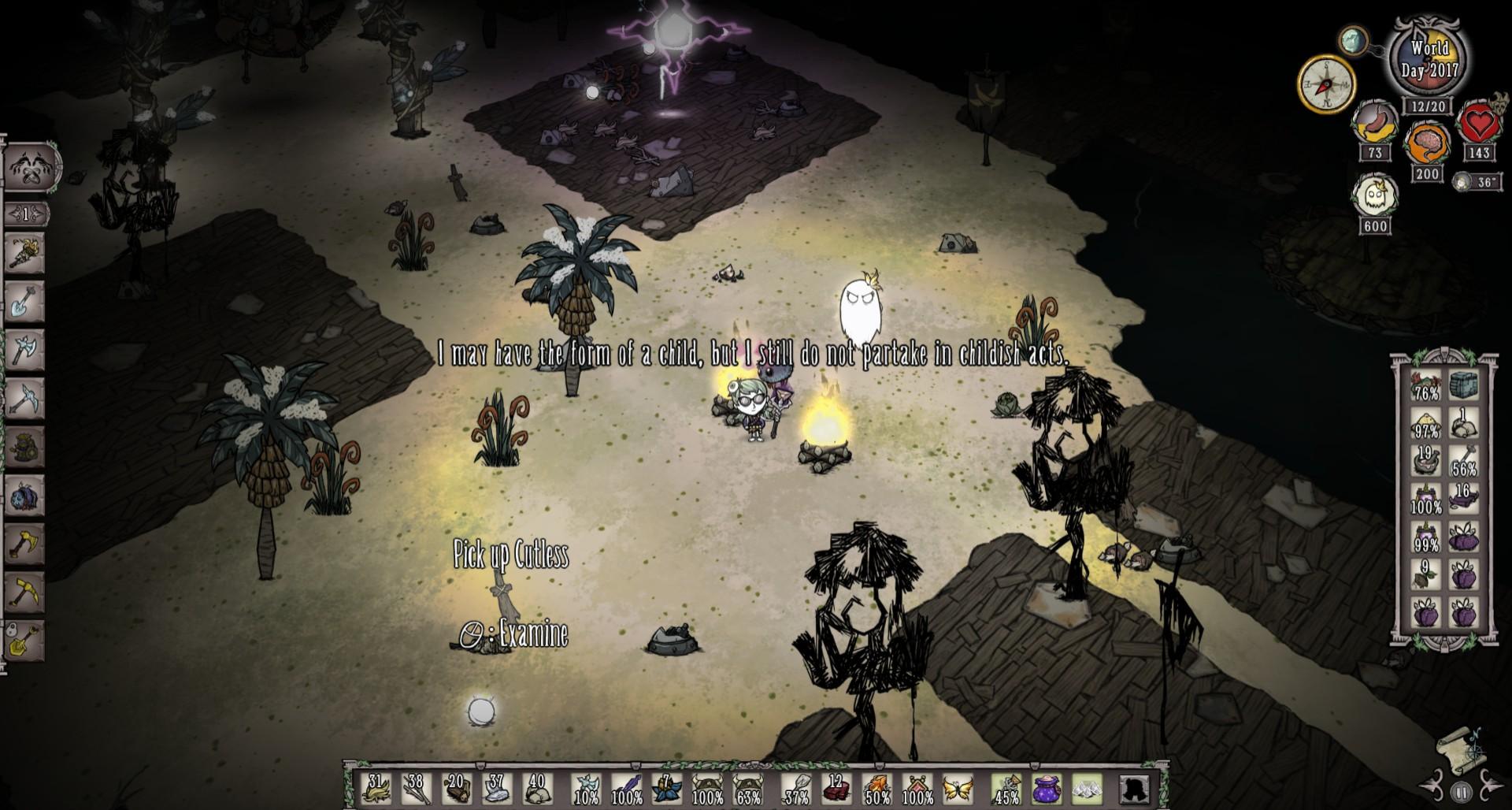This screenshot has height=810, width=1512.
Task: Open the compass in the top HUD
Action: click(x=1326, y=84)
